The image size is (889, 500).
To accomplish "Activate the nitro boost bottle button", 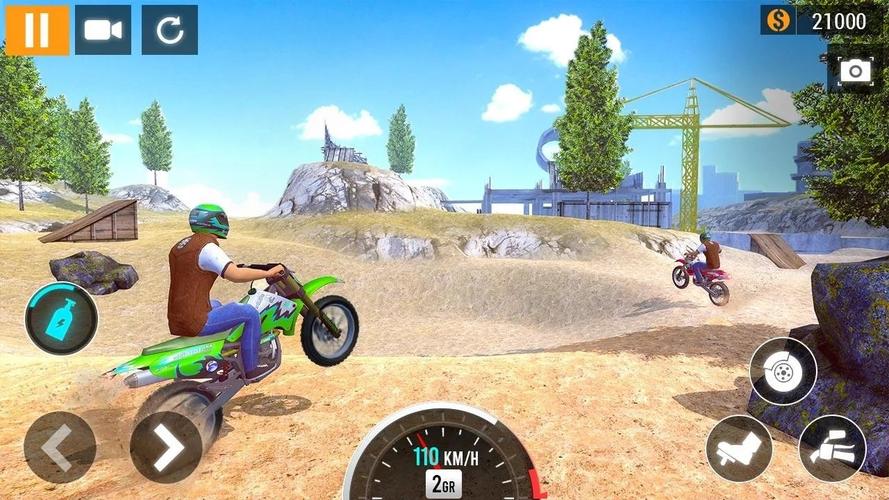I will point(61,318).
